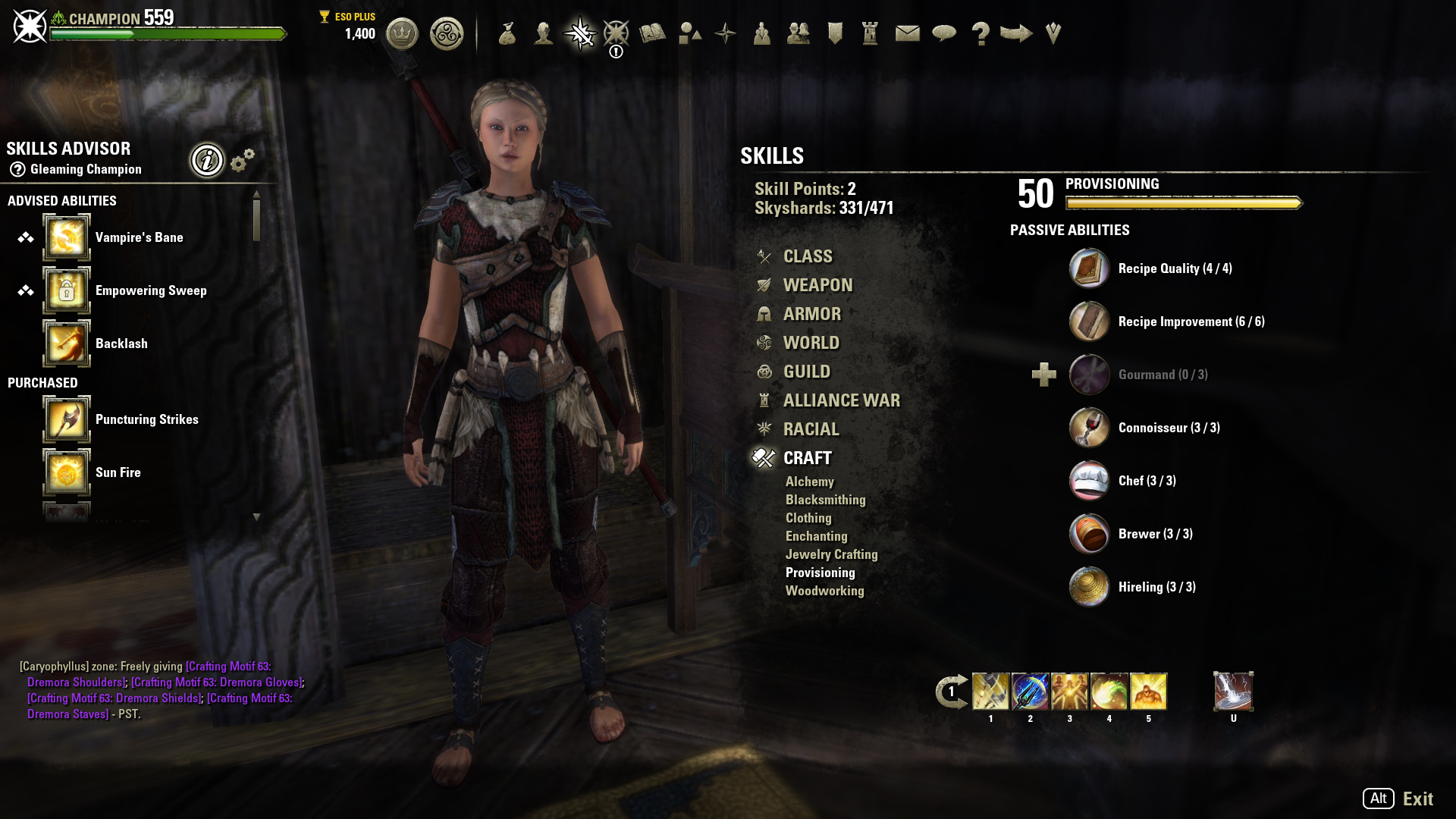1456x819 pixels.
Task: Open the mail envelope icon
Action: [x=907, y=33]
